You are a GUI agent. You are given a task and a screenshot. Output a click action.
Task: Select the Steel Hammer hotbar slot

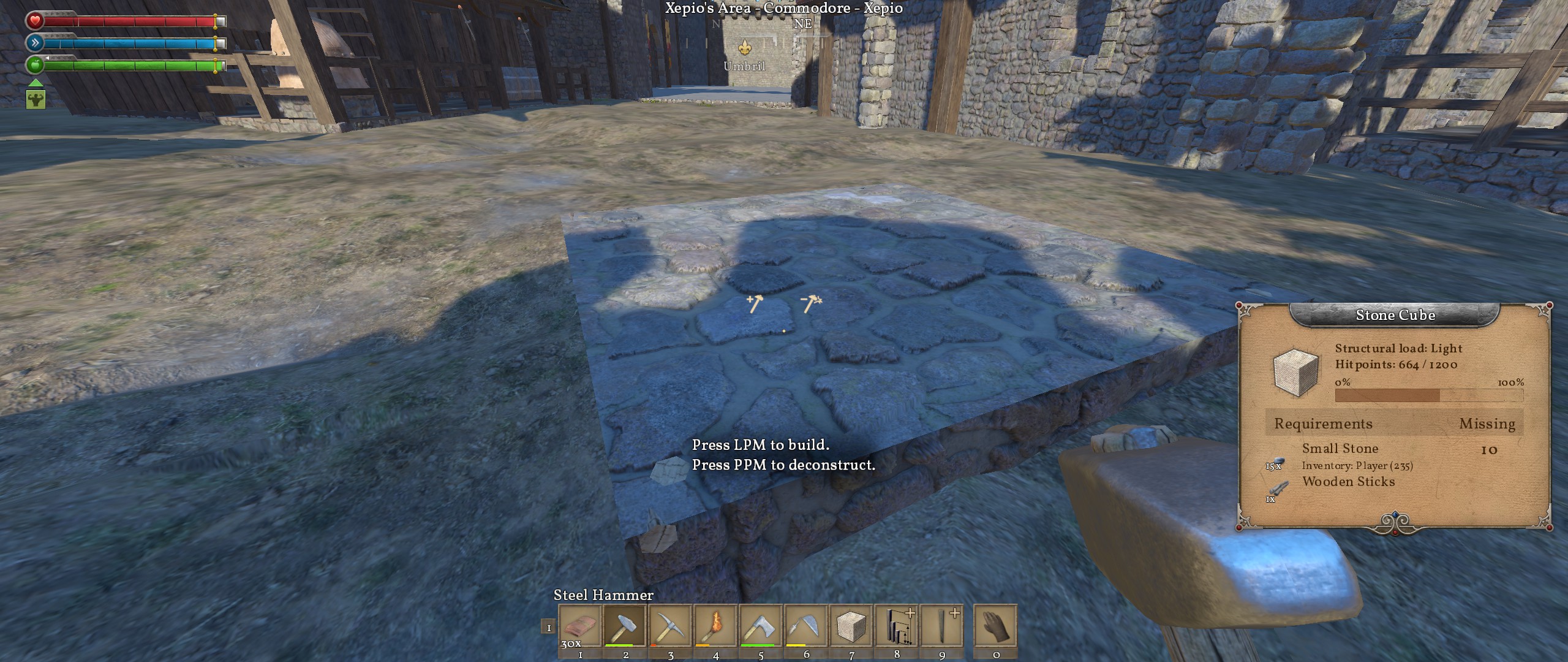click(x=625, y=626)
